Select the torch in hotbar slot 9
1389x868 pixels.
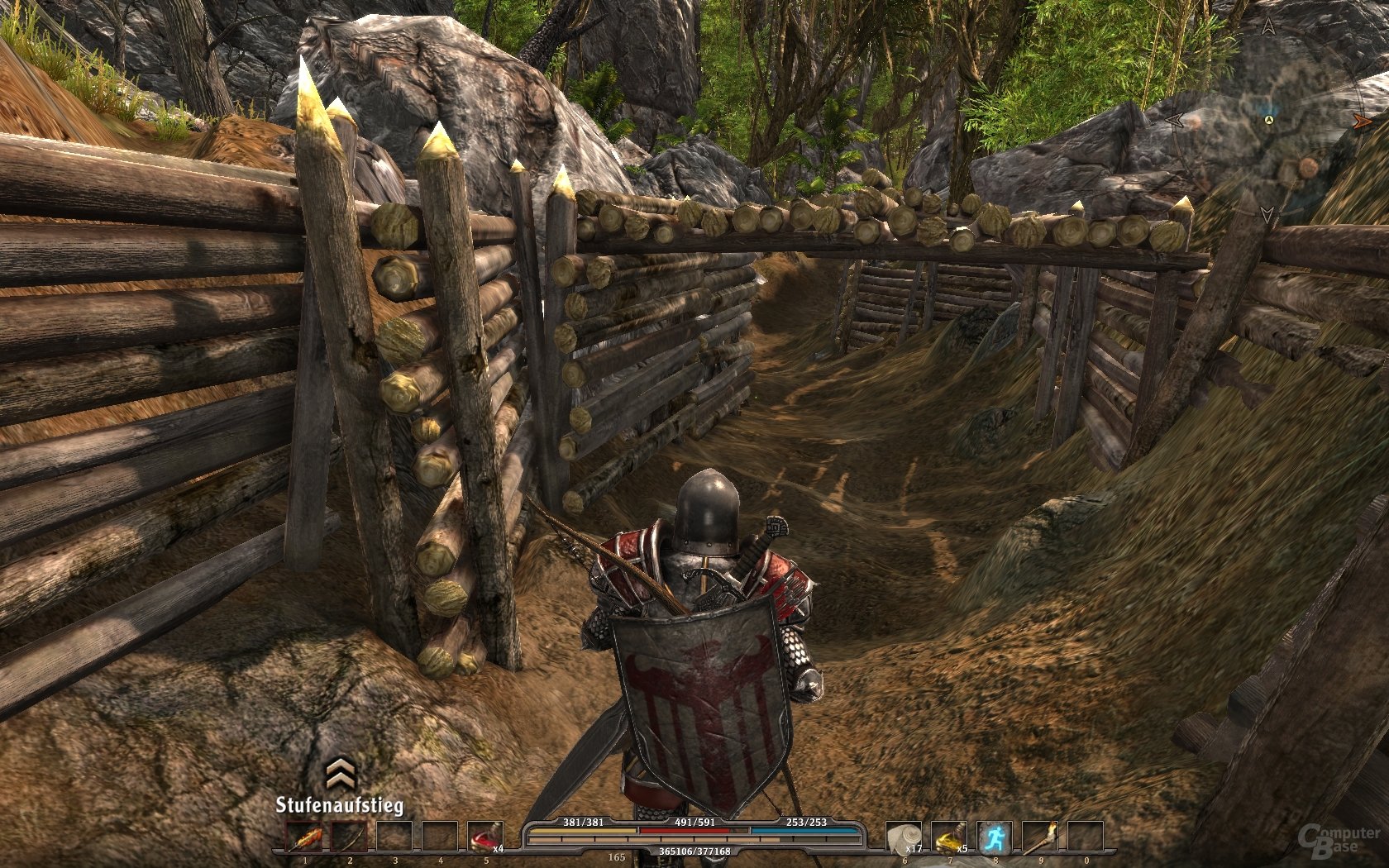pos(1039,837)
